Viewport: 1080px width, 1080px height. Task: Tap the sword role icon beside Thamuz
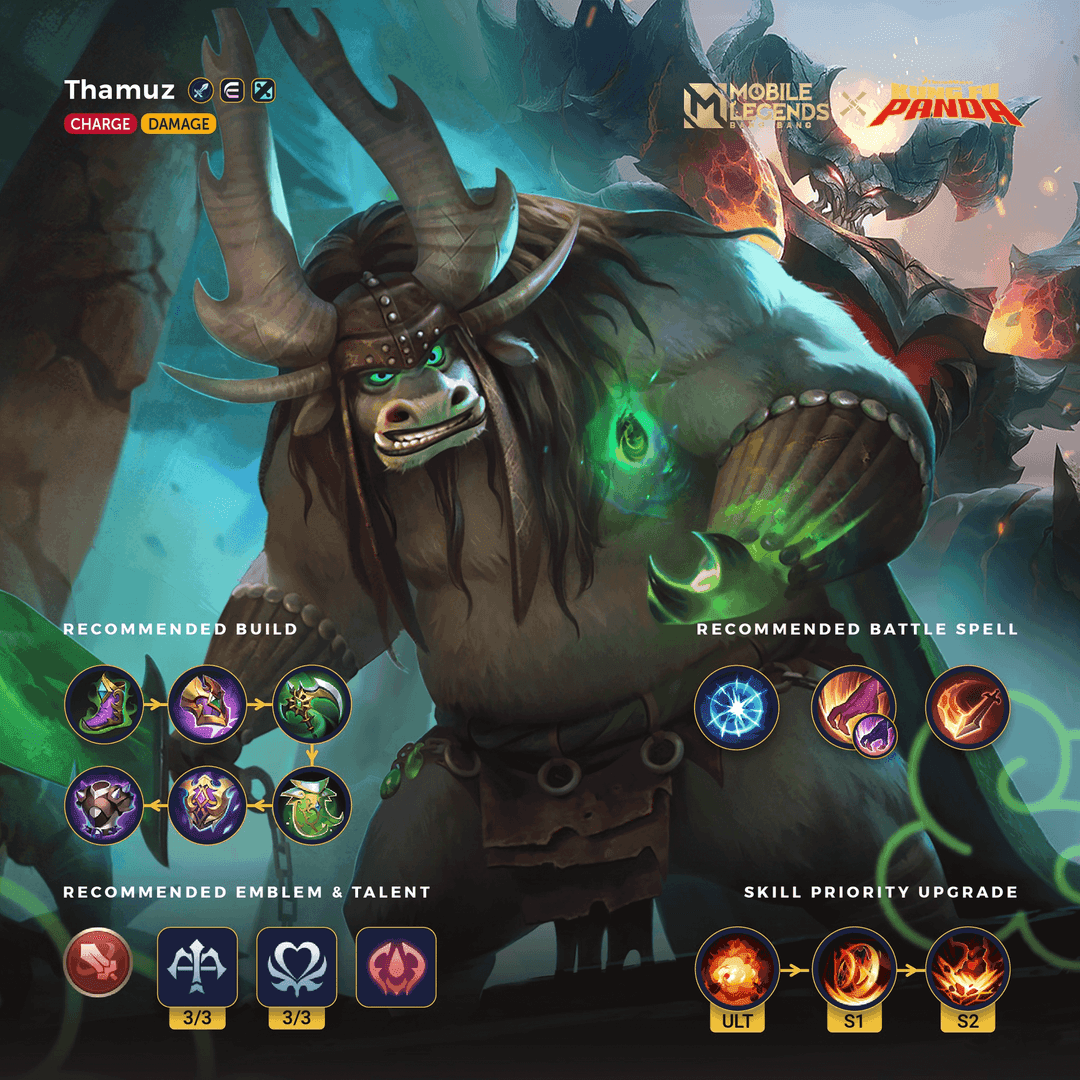(199, 91)
